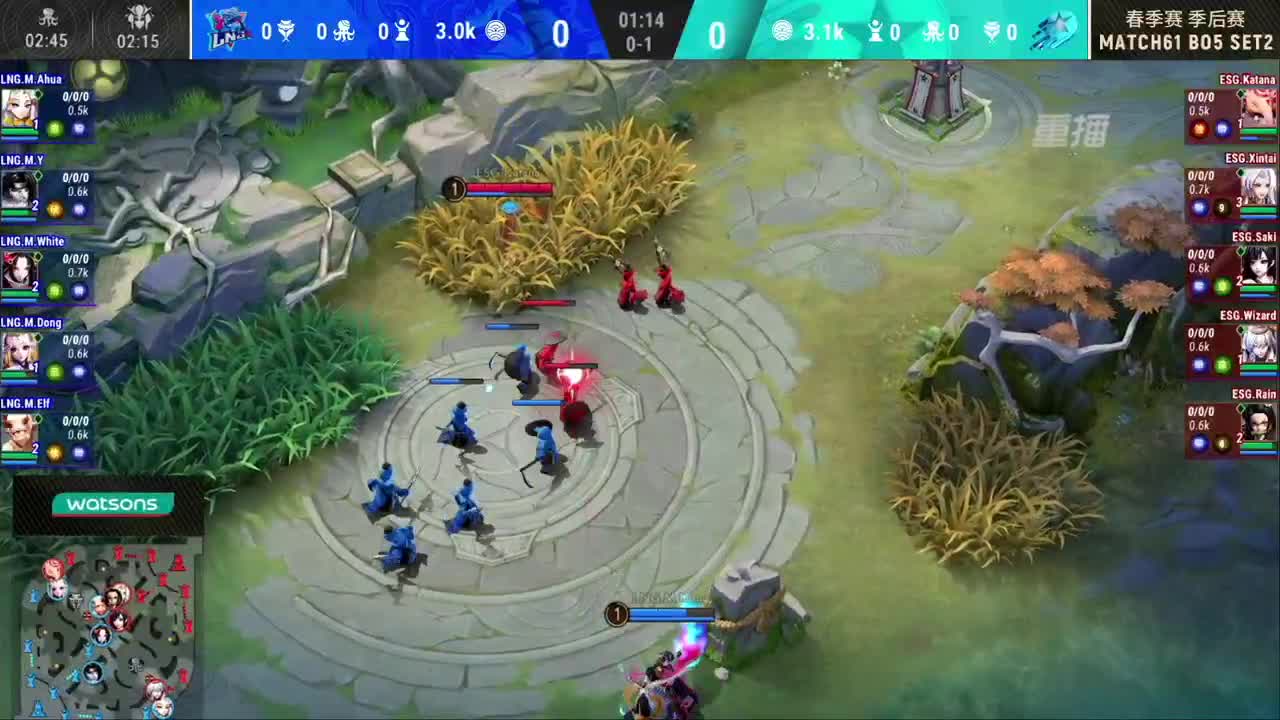
Task: Toggle ESG.Rain's blue spell icon
Action: tap(1199, 441)
